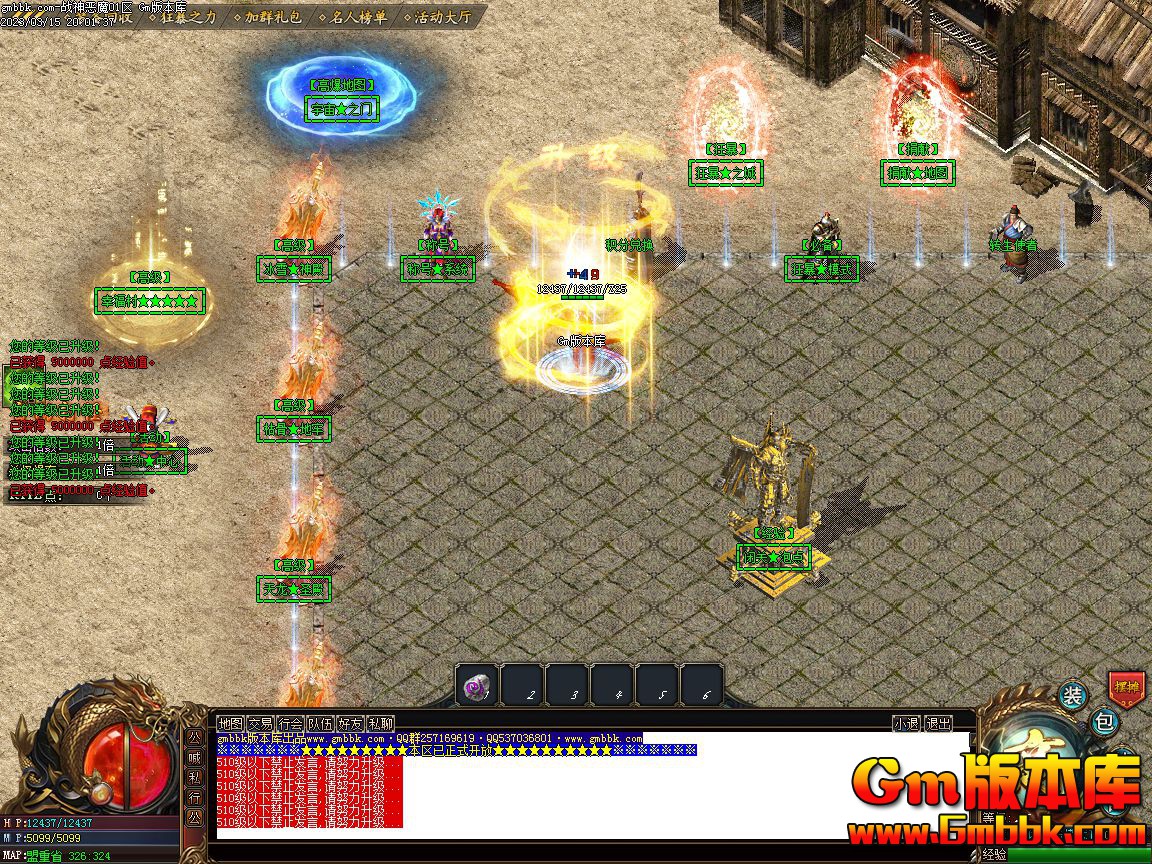This screenshot has height=864, width=1152.
Task: Use the purple scroll in hotbar slot one
Action: [x=477, y=687]
